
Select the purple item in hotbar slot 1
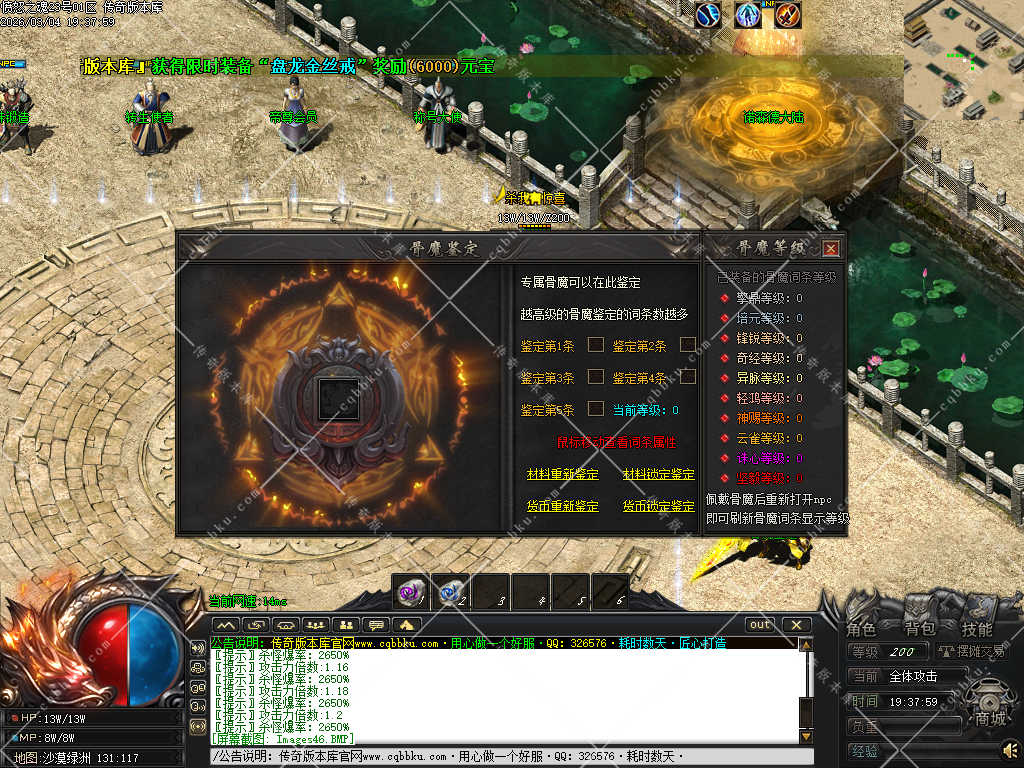point(410,591)
